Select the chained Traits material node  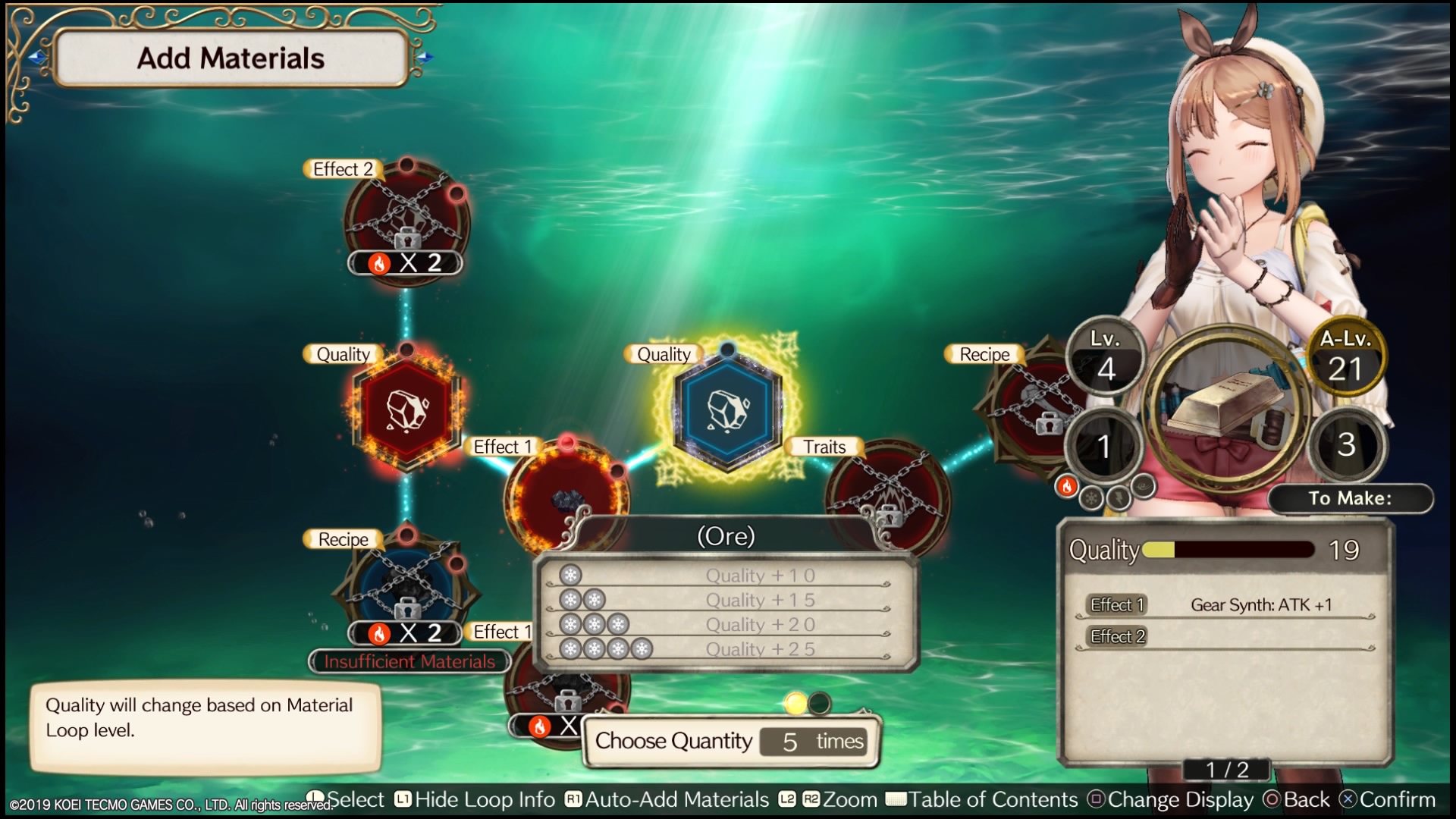887,493
